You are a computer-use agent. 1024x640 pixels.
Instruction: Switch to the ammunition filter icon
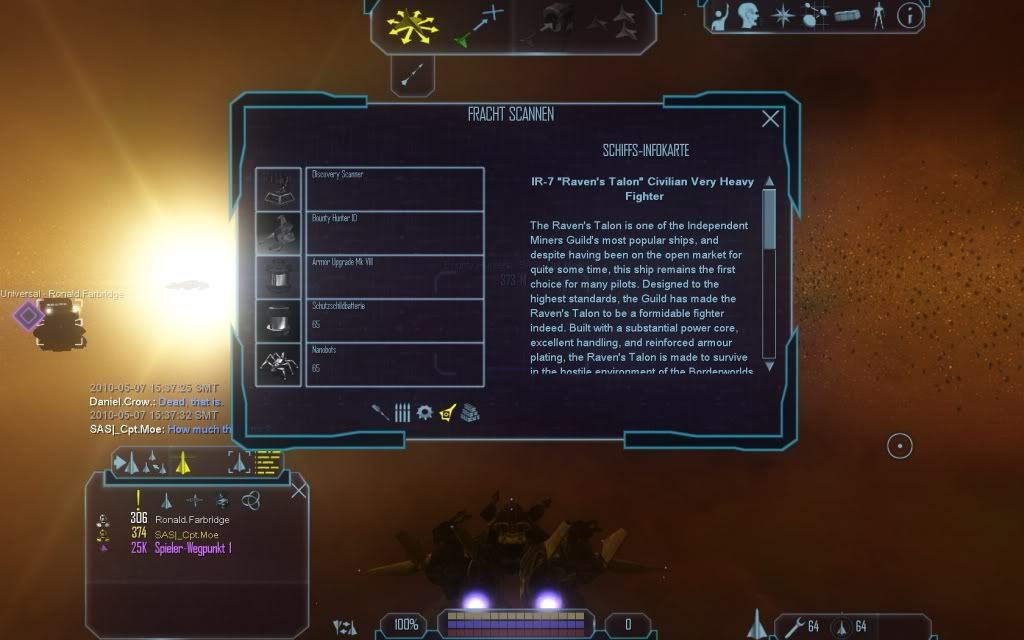click(x=402, y=412)
